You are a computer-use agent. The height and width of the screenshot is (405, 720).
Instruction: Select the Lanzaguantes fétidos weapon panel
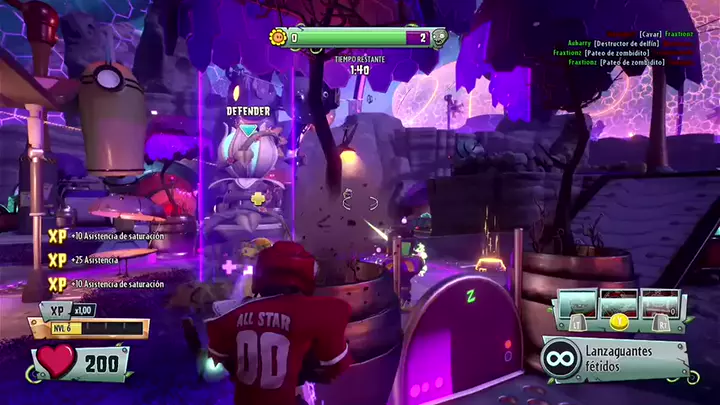pos(616,359)
